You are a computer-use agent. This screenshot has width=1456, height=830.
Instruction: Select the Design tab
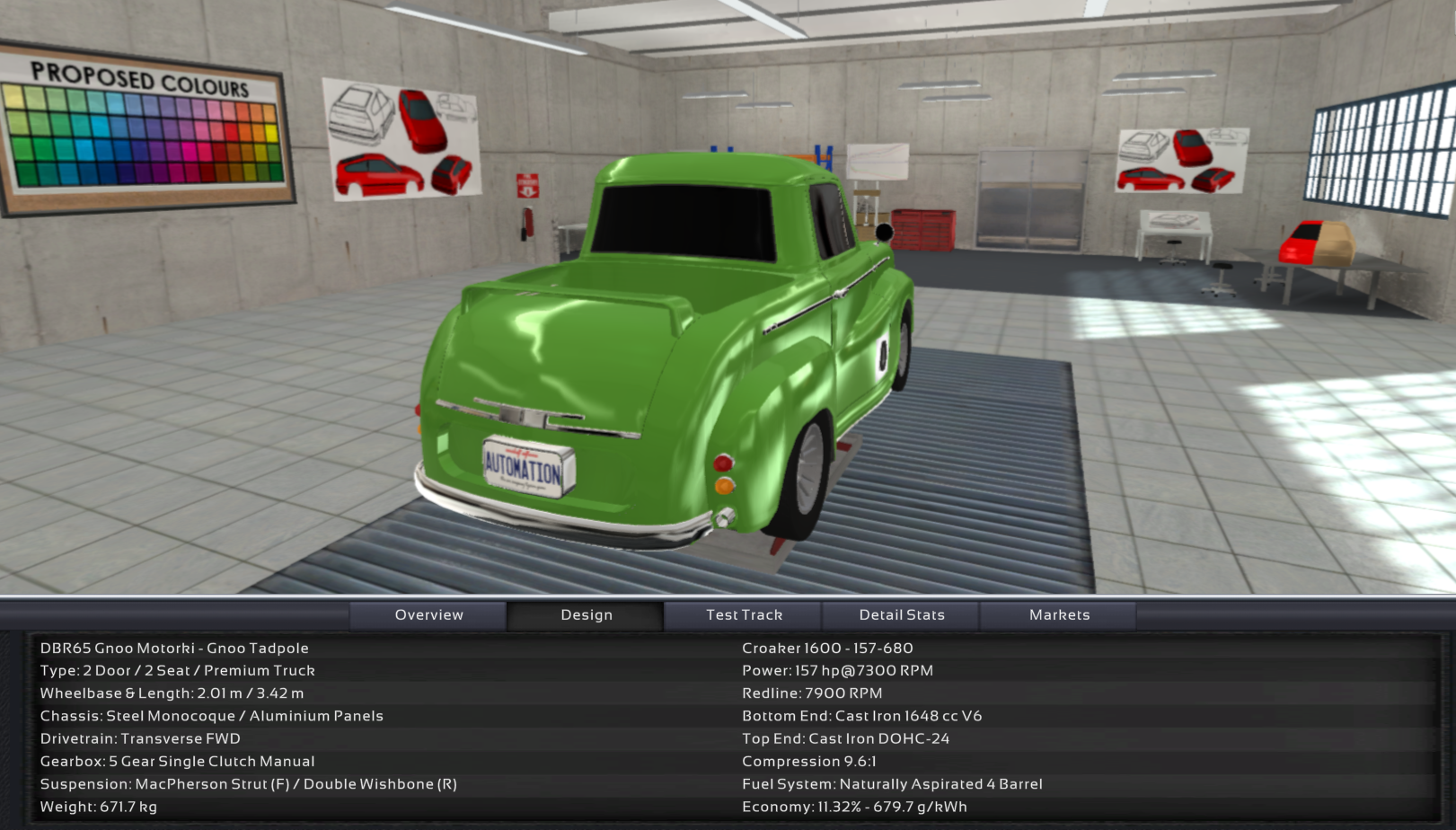coord(586,615)
